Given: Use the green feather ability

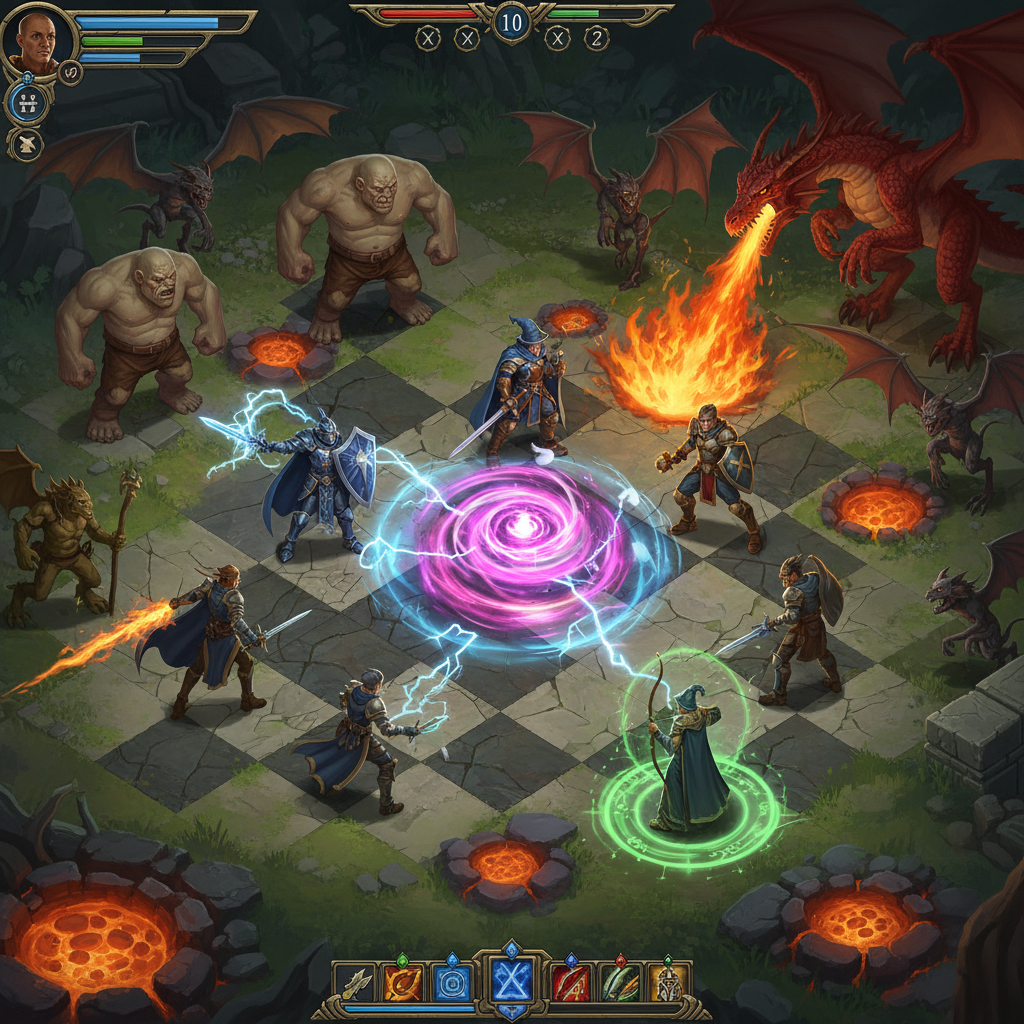Looking at the screenshot, I should [x=620, y=984].
